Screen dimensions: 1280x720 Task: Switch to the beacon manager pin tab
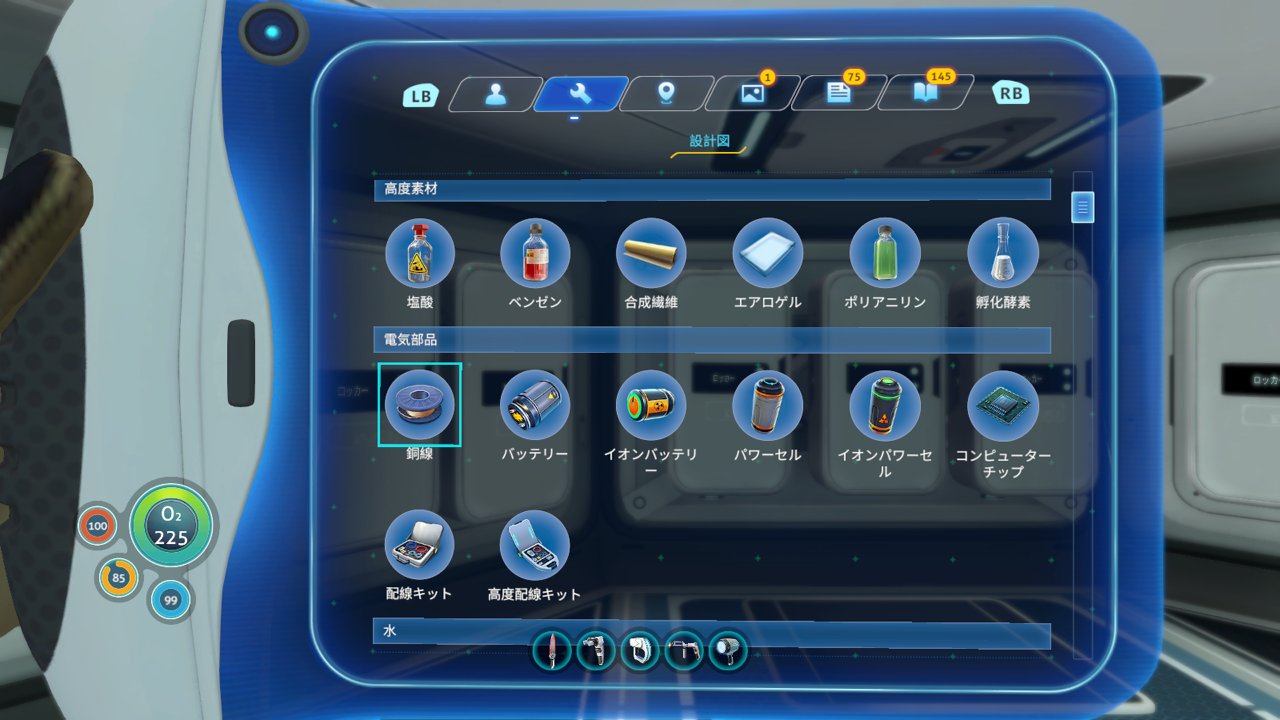tap(666, 94)
